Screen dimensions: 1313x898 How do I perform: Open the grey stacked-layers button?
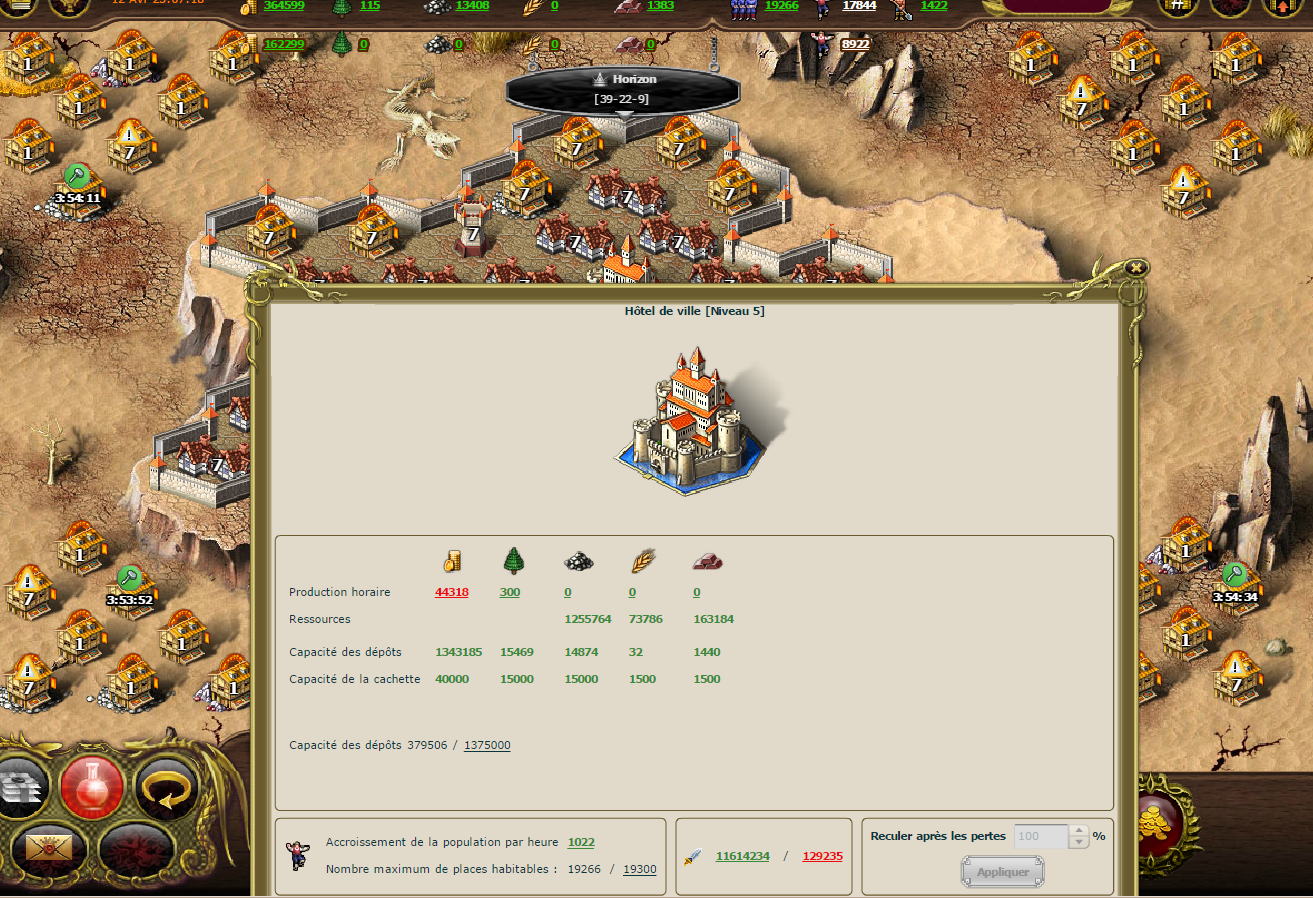click(22, 787)
